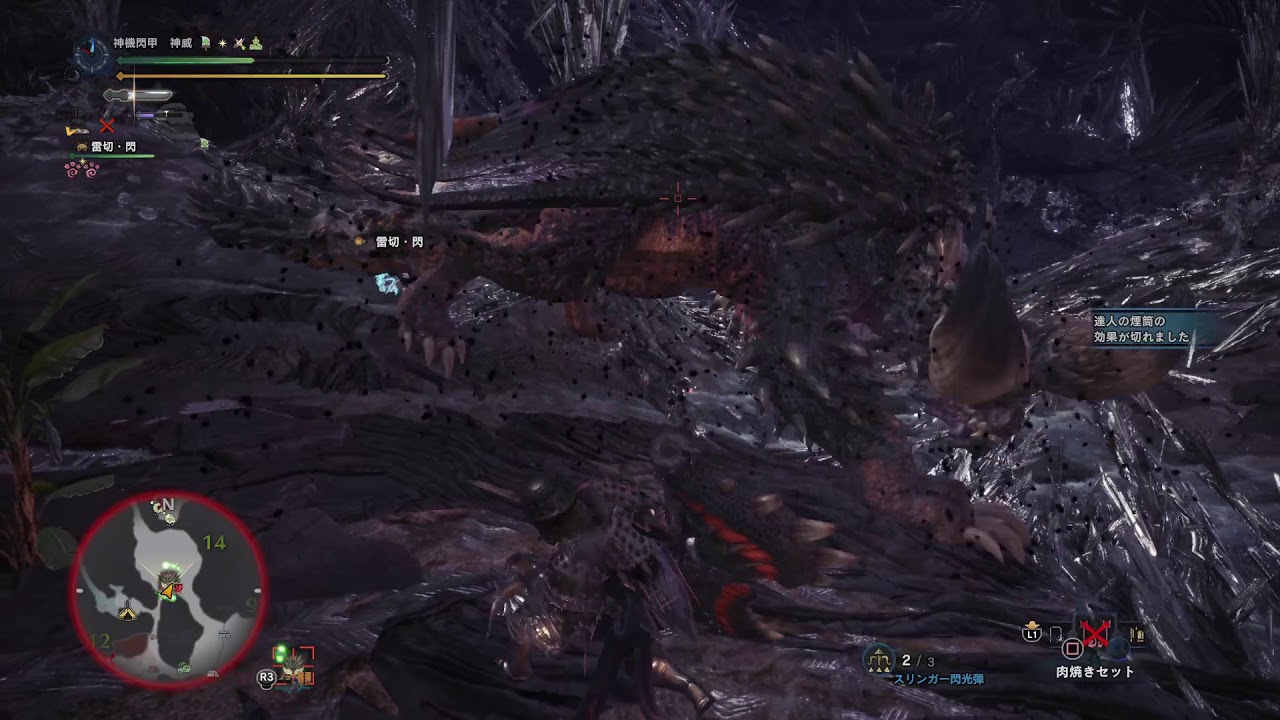Click the quest time clock icon
Screen dimensions: 1280x720
point(92,52)
